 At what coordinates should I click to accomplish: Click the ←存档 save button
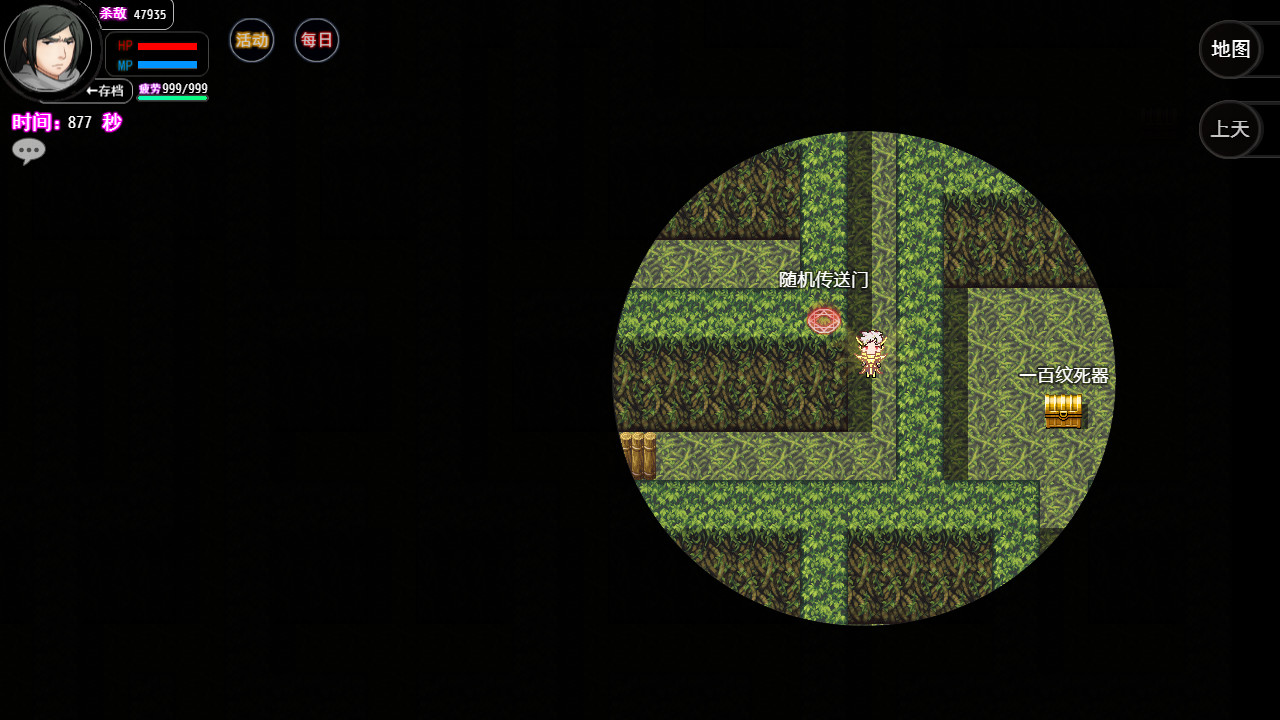click(x=106, y=90)
